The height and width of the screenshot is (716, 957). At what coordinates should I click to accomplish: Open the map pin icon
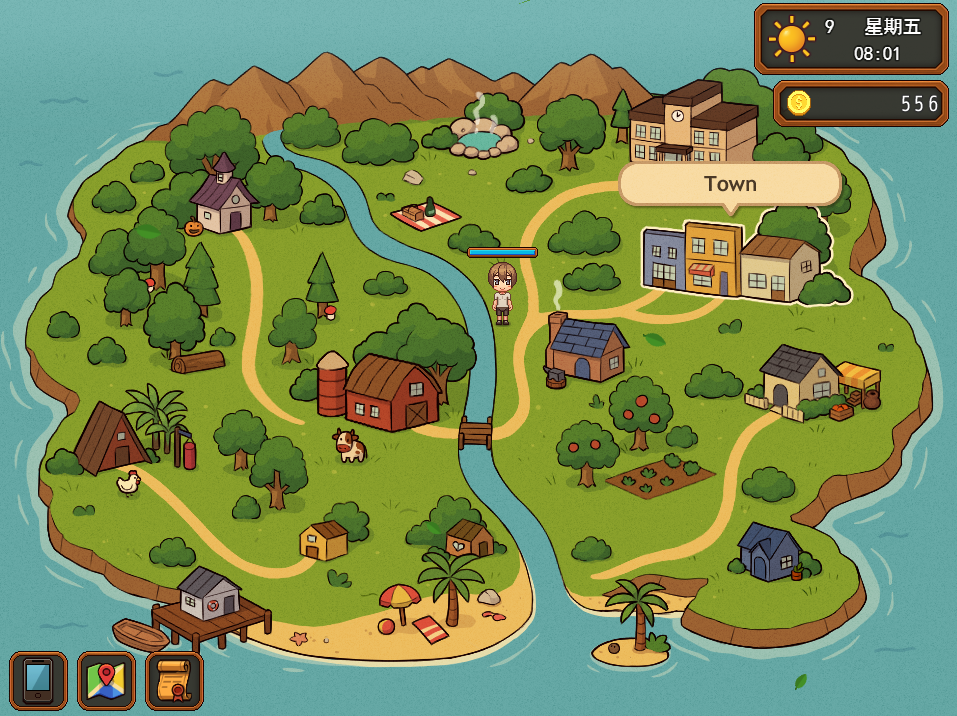click(106, 681)
